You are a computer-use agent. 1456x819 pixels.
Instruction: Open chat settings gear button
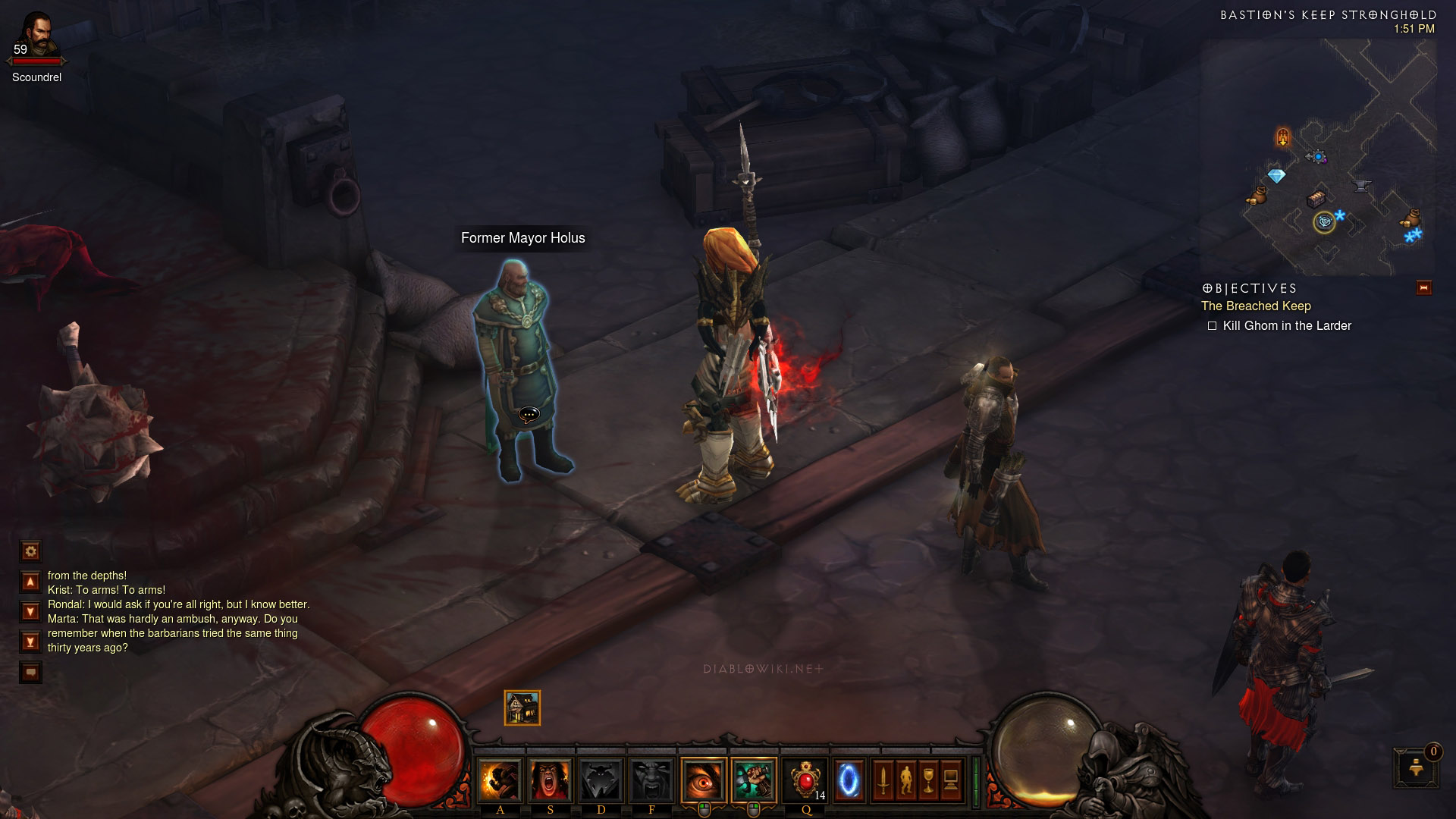click(x=30, y=551)
